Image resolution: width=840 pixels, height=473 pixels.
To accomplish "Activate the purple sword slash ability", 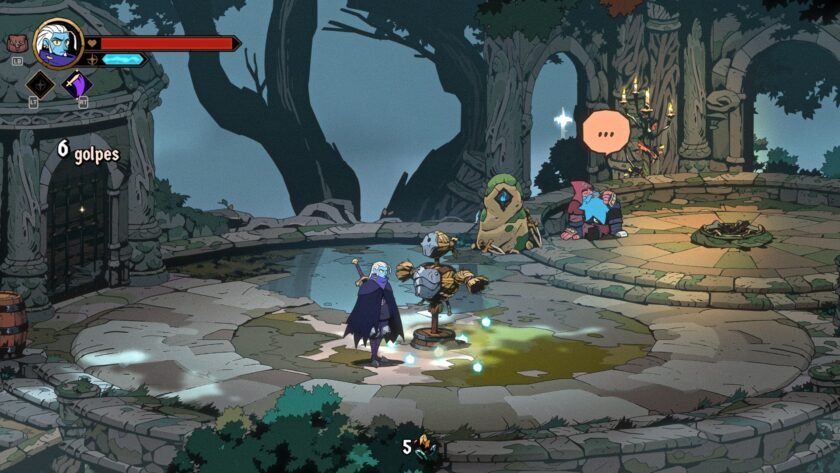I will coord(77,85).
